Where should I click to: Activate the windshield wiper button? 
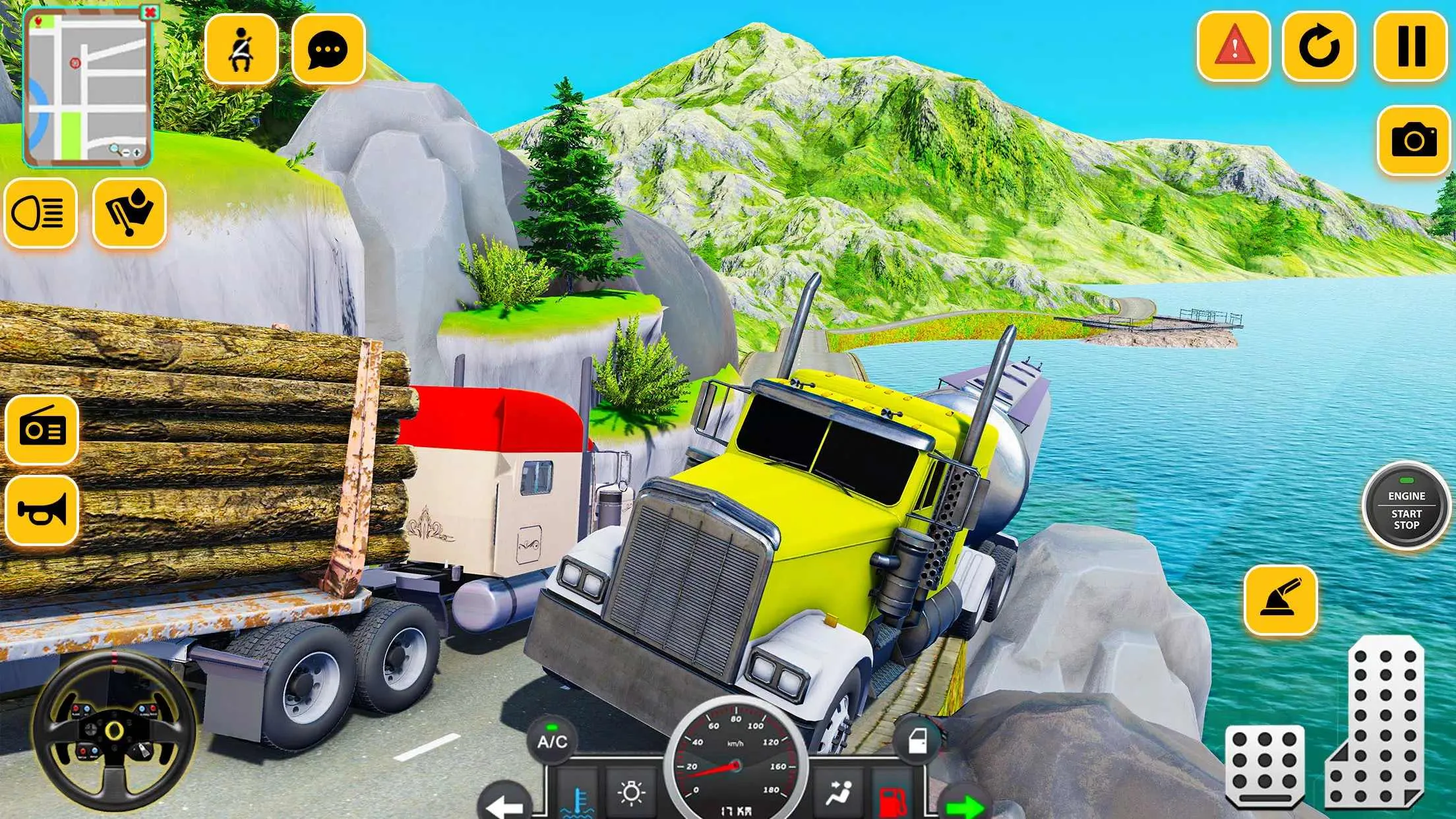point(129,213)
